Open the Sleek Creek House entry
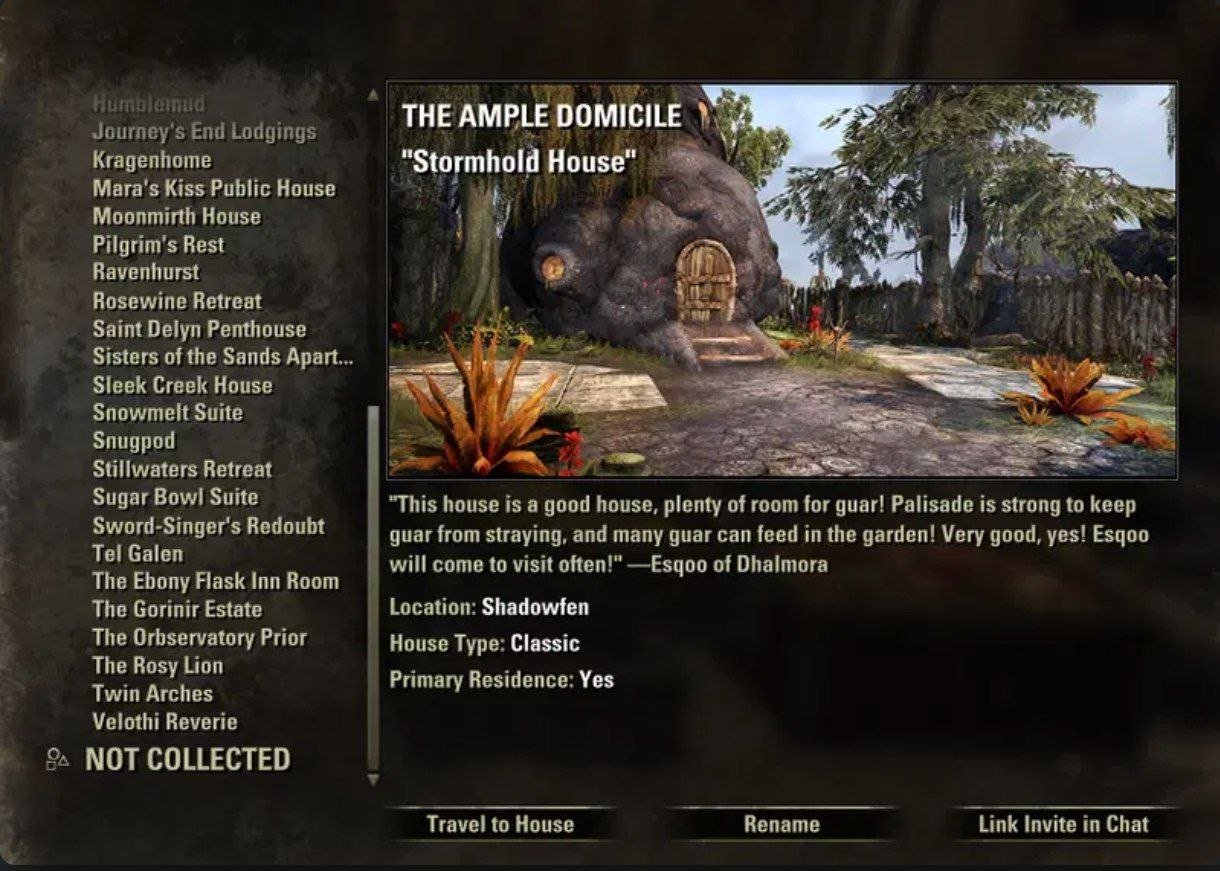This screenshot has width=1220, height=871. pyautogui.click(x=182, y=385)
